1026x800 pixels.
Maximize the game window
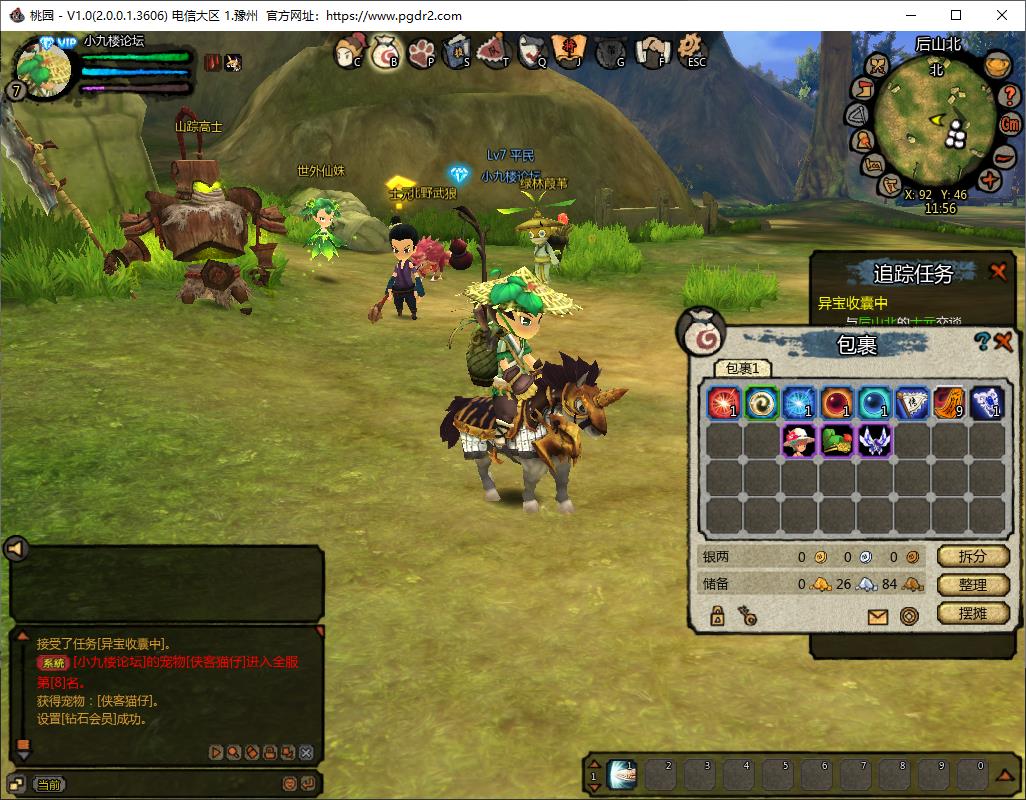point(956,15)
